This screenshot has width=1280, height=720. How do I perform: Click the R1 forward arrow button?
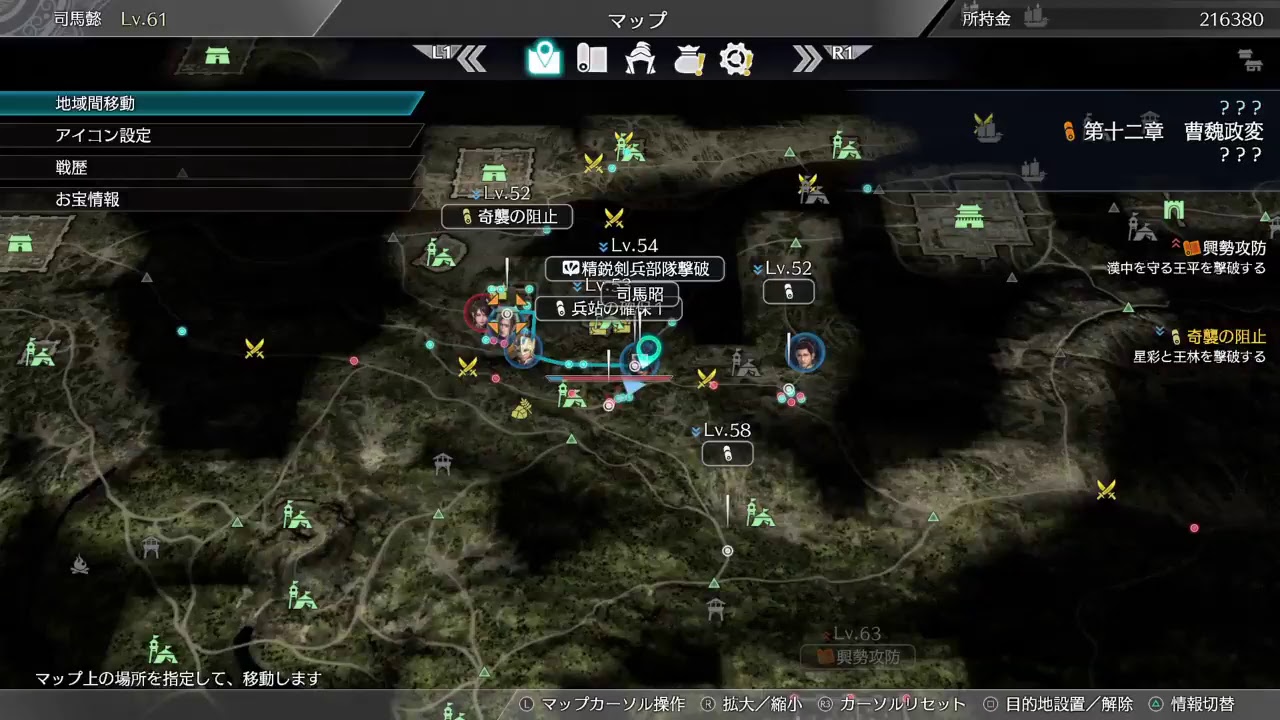point(832,59)
